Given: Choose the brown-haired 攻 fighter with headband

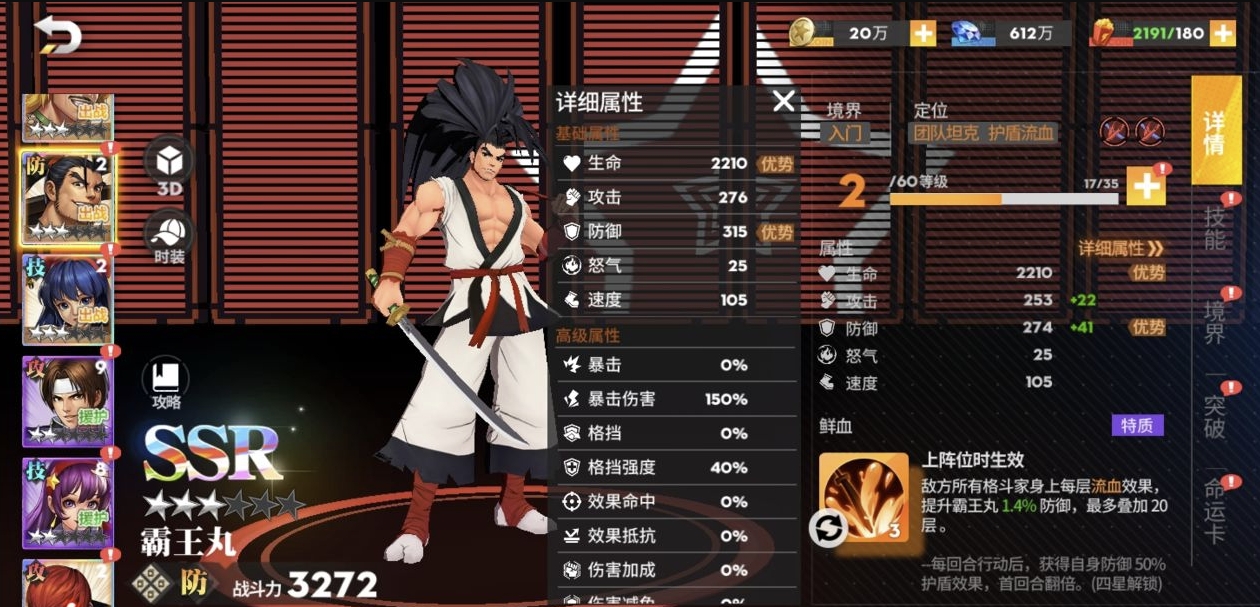Looking at the screenshot, I should (67, 401).
